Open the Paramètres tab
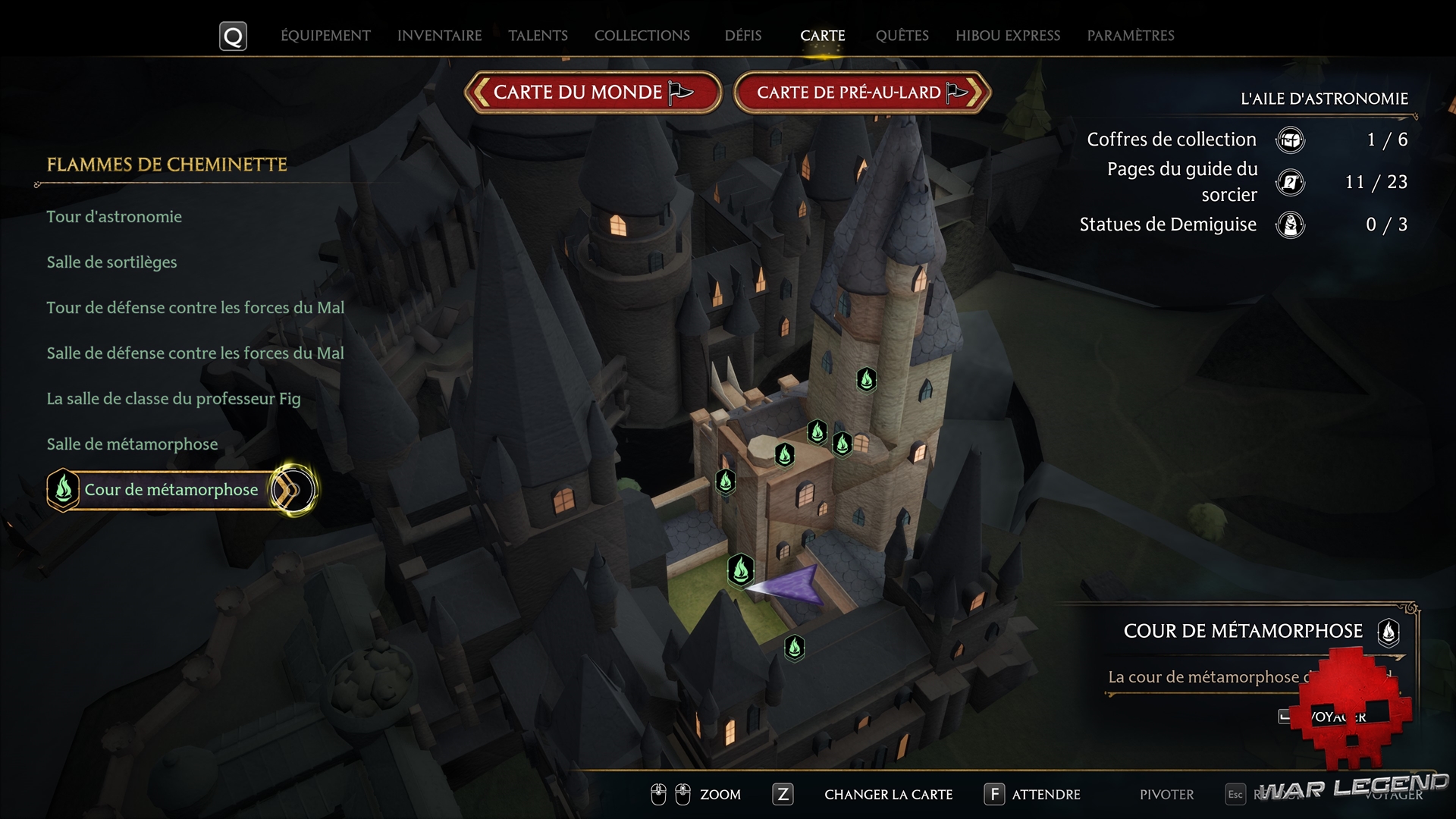The height and width of the screenshot is (819, 1456). (1130, 36)
